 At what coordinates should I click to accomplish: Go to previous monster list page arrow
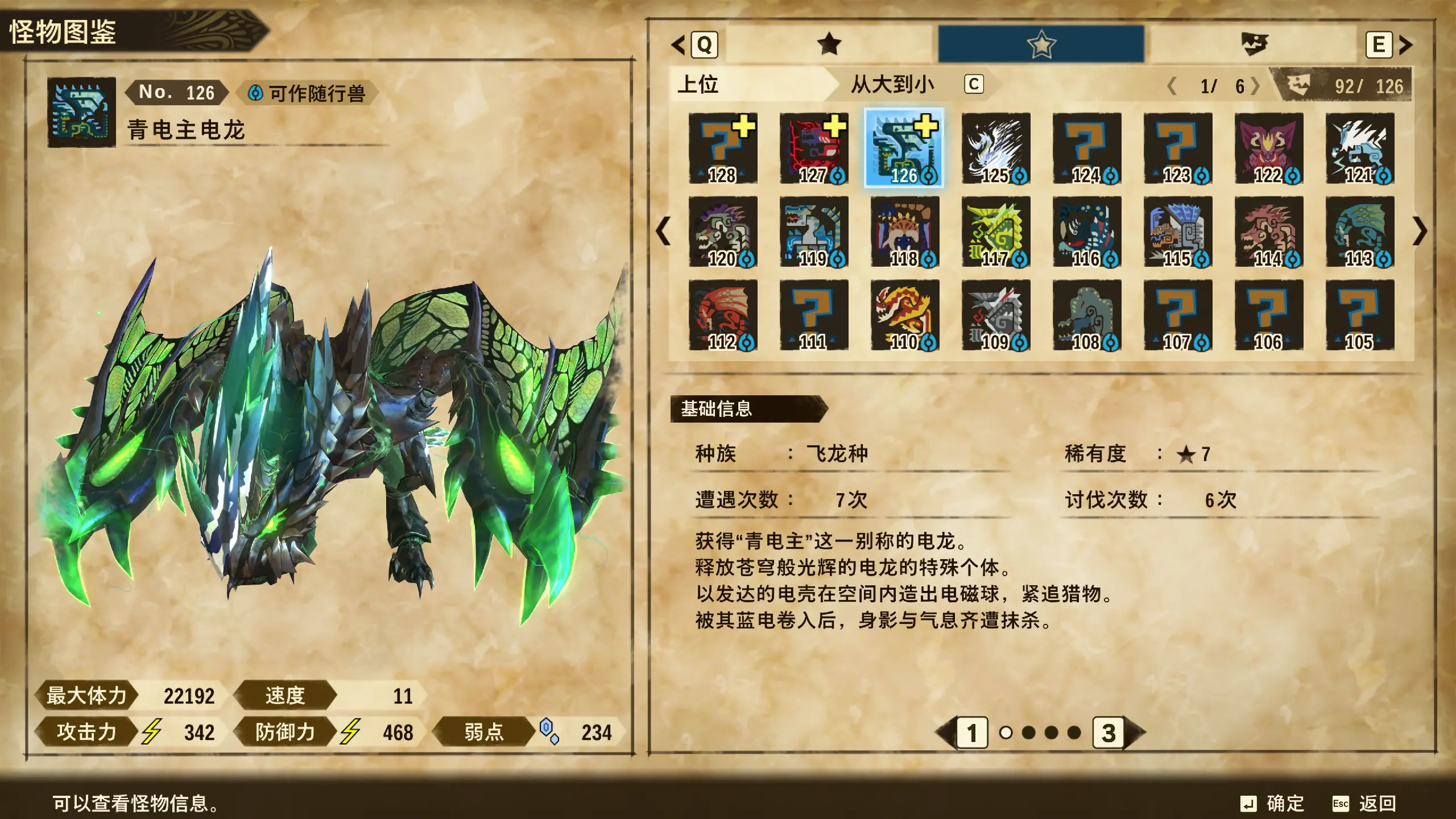point(663,231)
